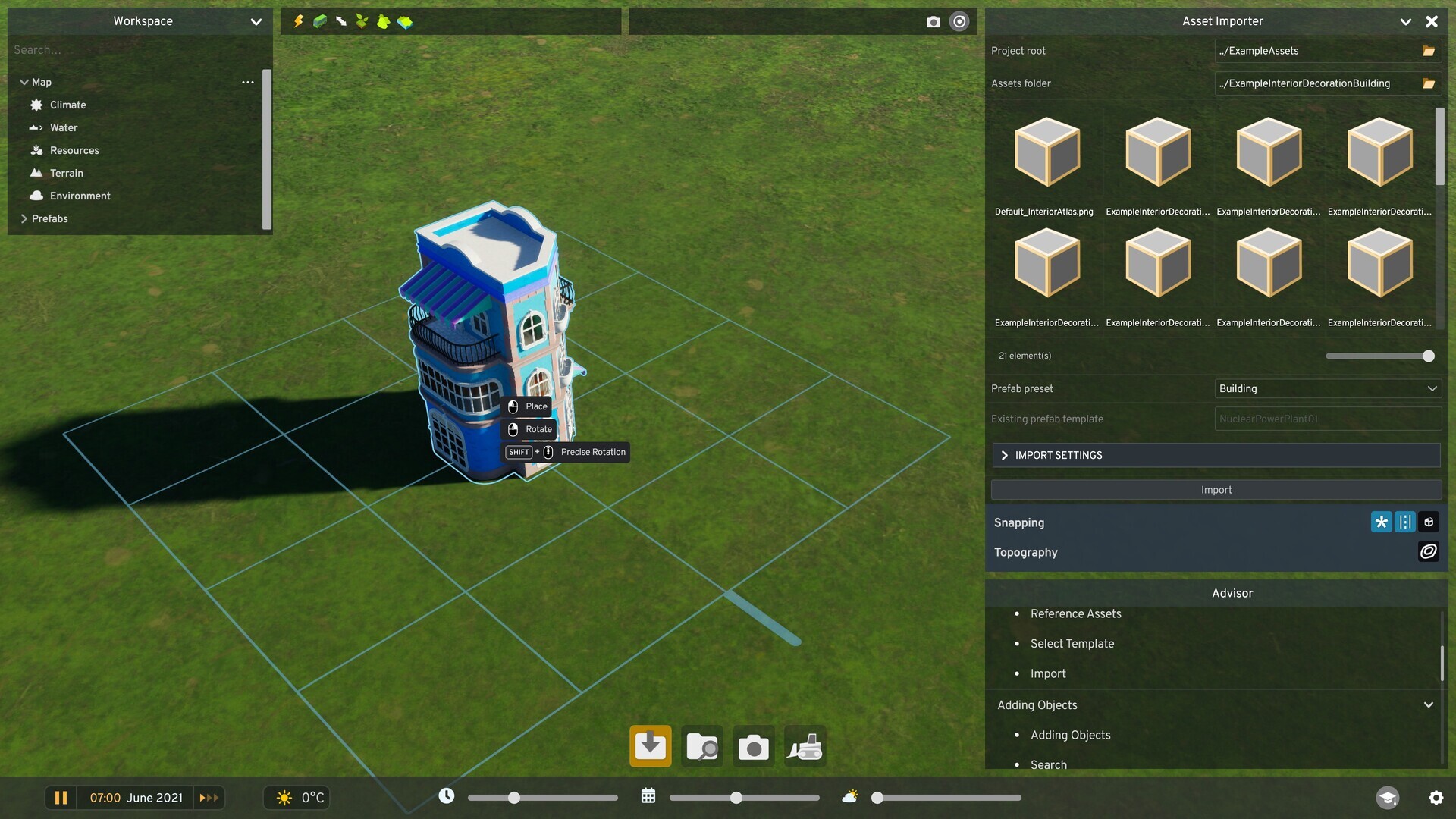The height and width of the screenshot is (819, 1456).
Task: Click the camera screenshot icon at bottom
Action: coord(753,745)
